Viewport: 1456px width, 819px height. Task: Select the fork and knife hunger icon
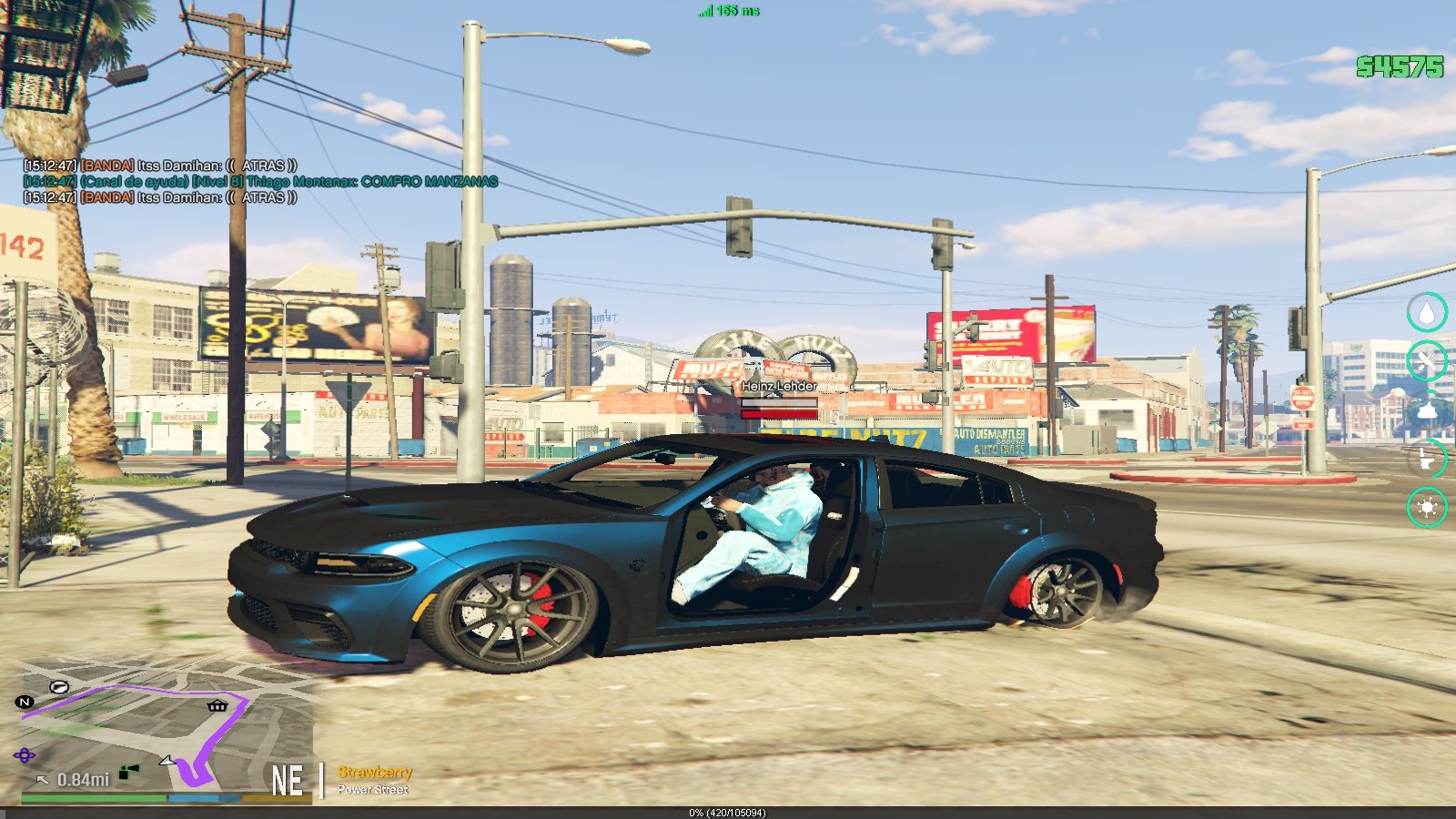pyautogui.click(x=1427, y=361)
